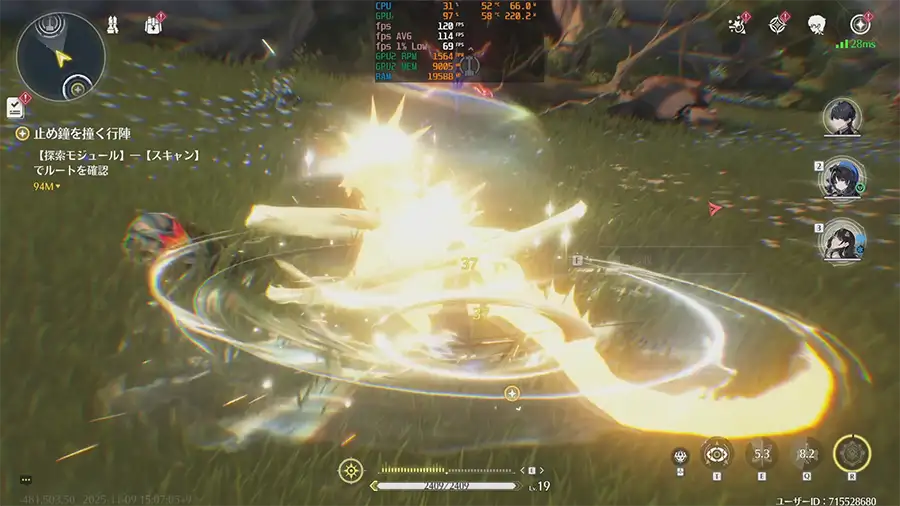Screen dimensions: 900x506
Task: Switch to party member 3 portrait
Action: click(841, 241)
